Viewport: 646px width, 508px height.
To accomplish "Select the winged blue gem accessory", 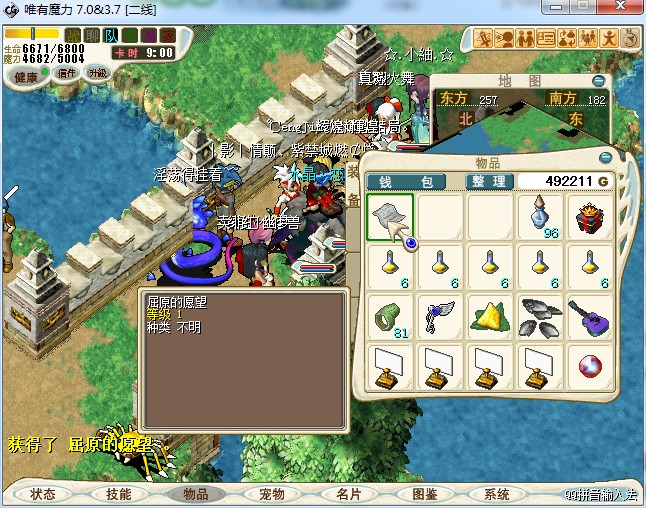I will tap(440, 317).
